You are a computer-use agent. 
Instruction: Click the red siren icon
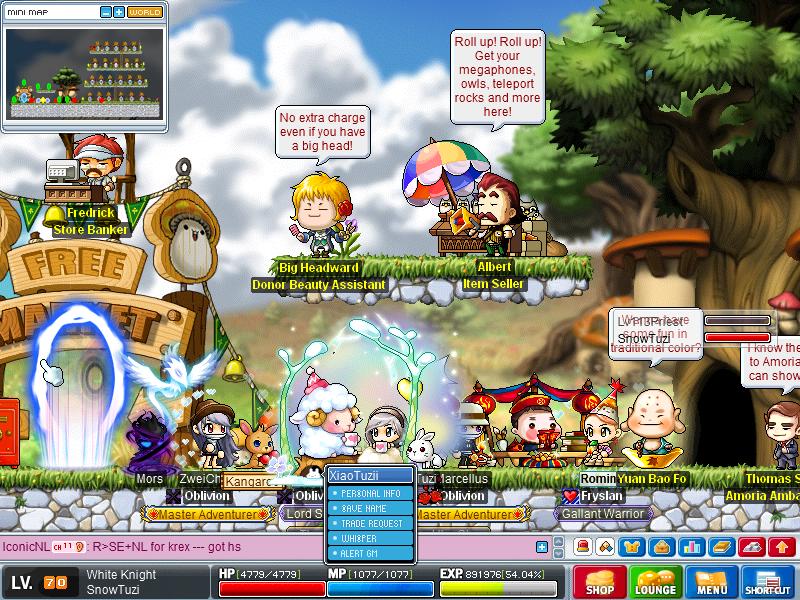pos(580,547)
